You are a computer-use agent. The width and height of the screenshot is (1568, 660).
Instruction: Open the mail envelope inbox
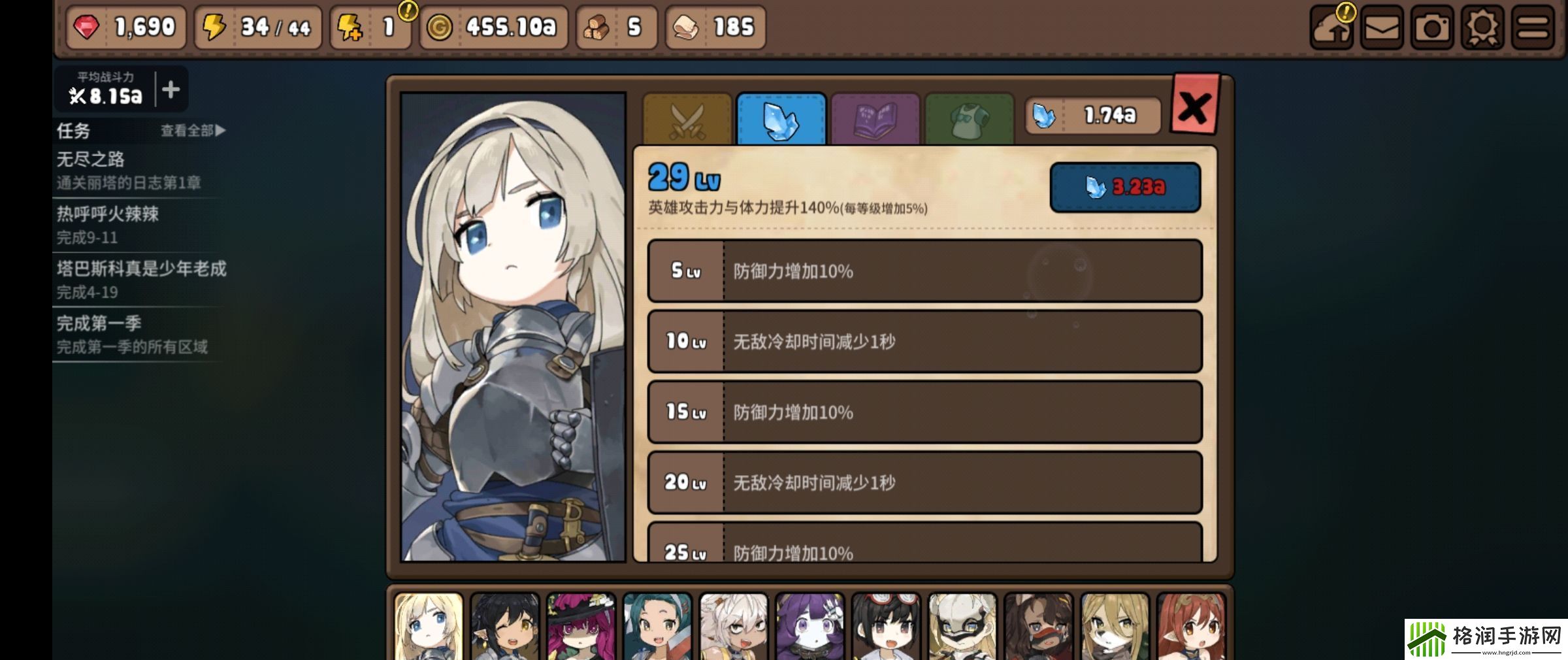tap(1381, 27)
